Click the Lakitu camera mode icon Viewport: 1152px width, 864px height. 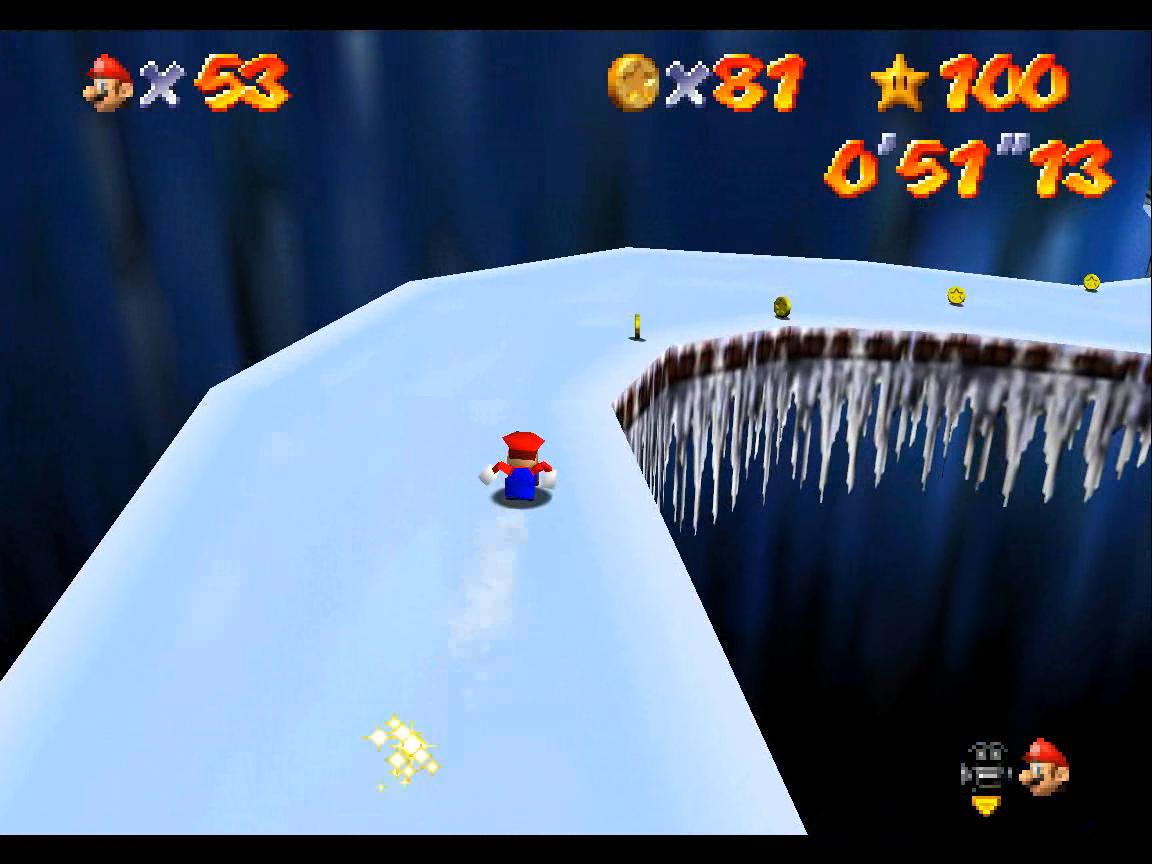pos(985,773)
